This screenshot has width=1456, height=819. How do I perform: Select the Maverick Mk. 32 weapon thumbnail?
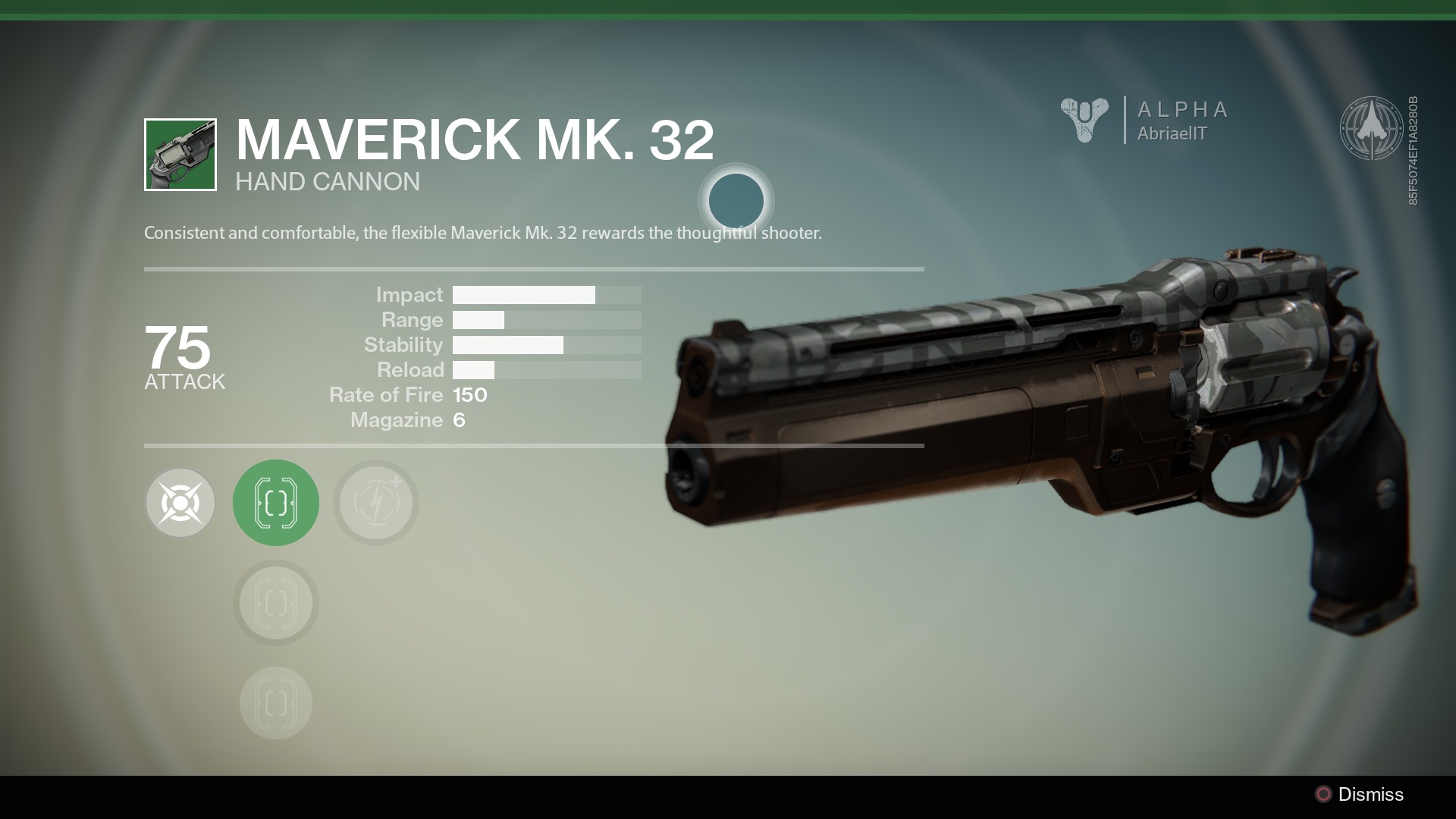180,155
